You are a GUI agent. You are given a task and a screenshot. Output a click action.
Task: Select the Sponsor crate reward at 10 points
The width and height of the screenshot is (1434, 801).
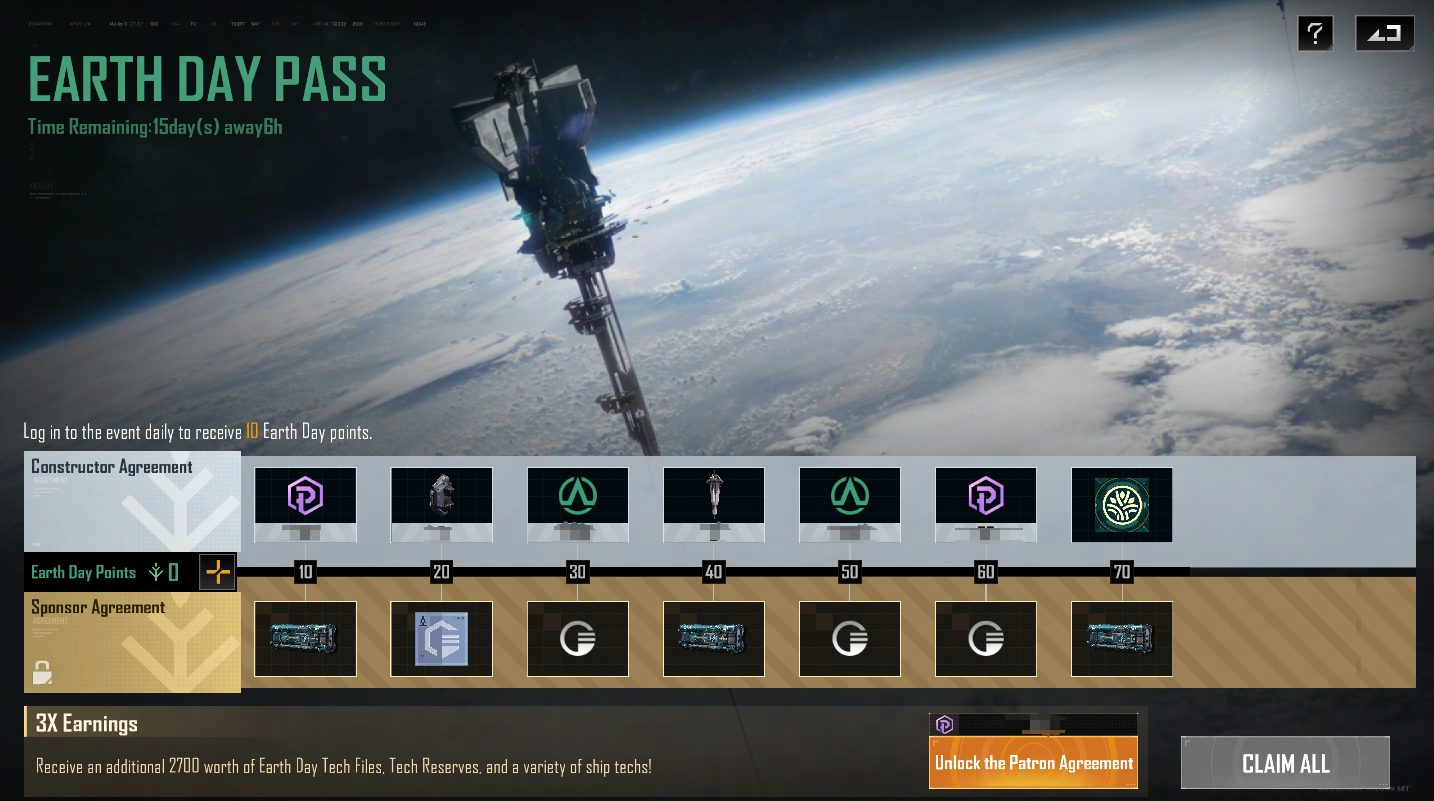coord(305,639)
